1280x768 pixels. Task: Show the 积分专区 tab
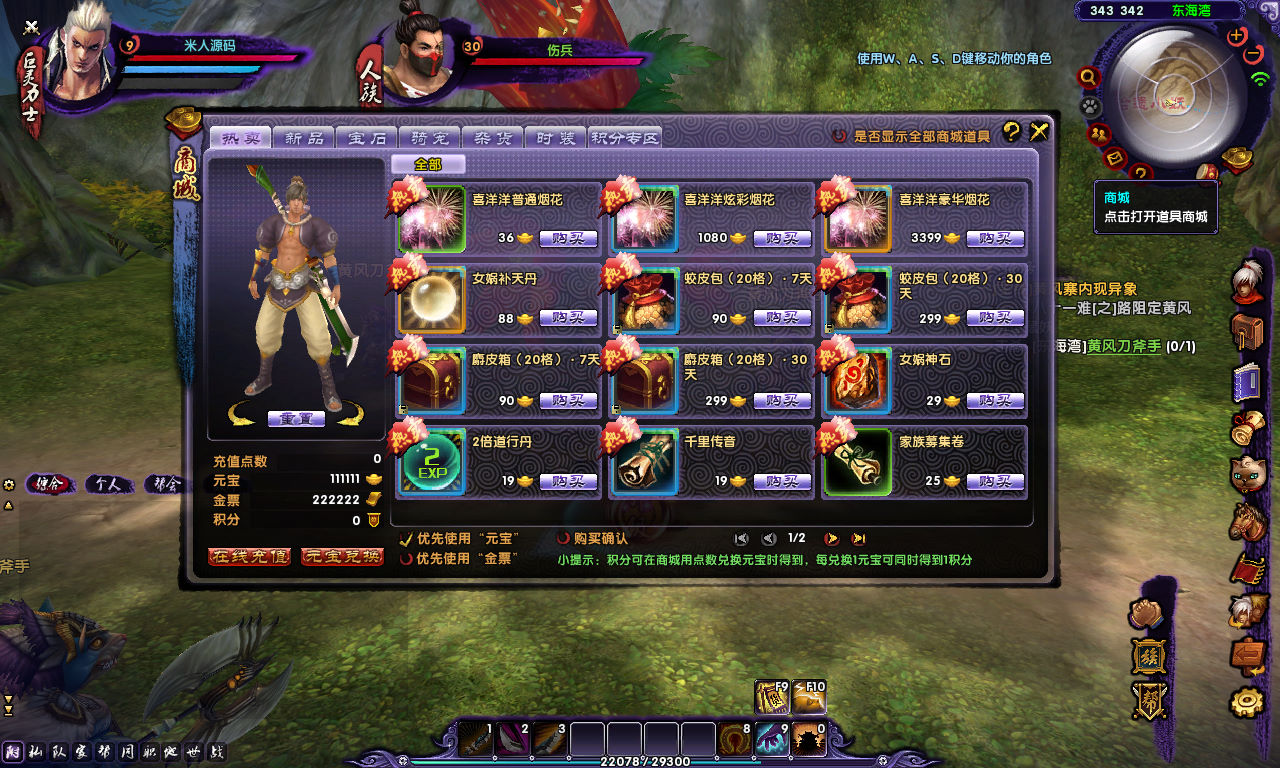[625, 138]
